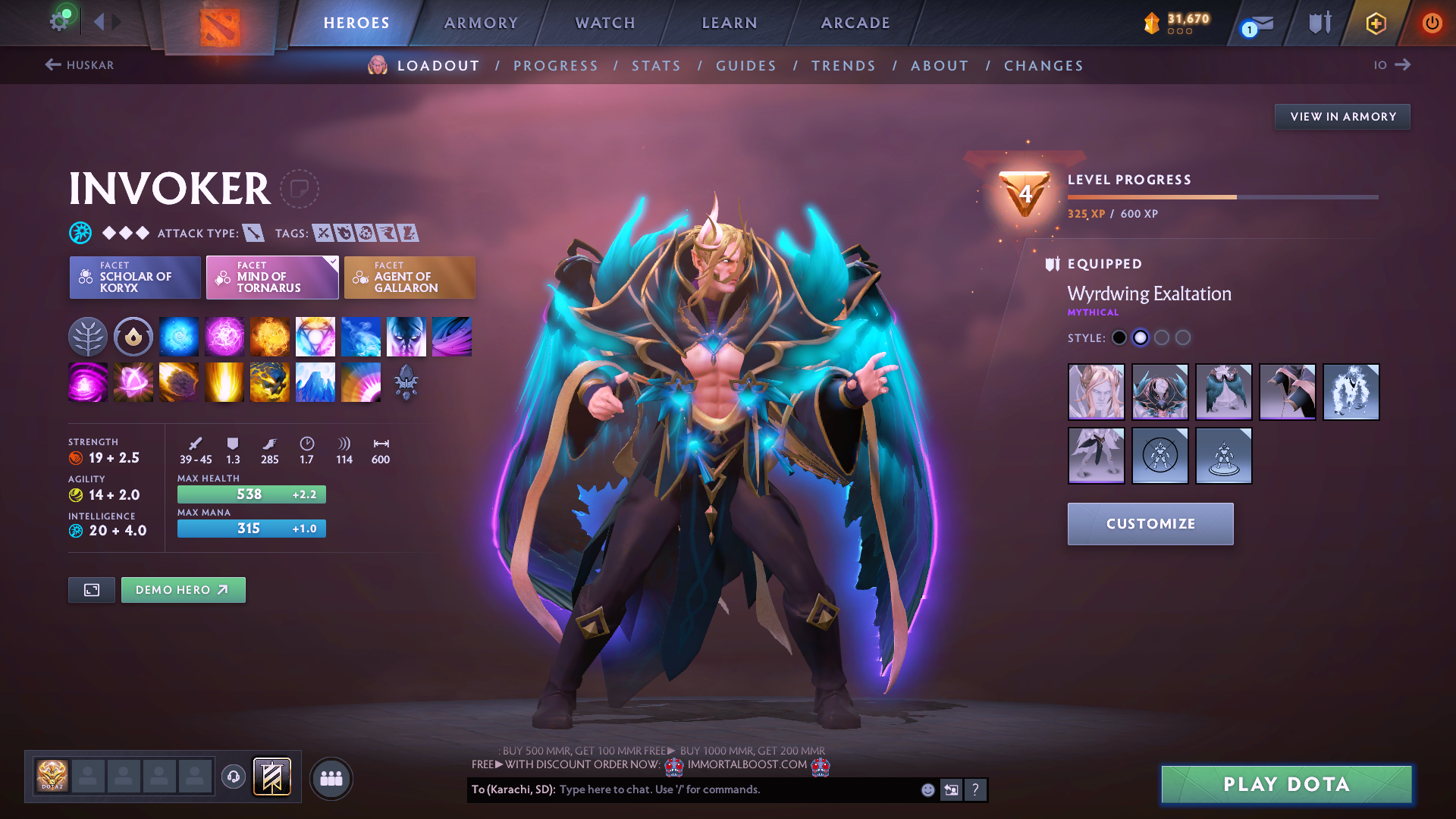
Task: Open the Trends sub-tab
Action: pos(843,66)
